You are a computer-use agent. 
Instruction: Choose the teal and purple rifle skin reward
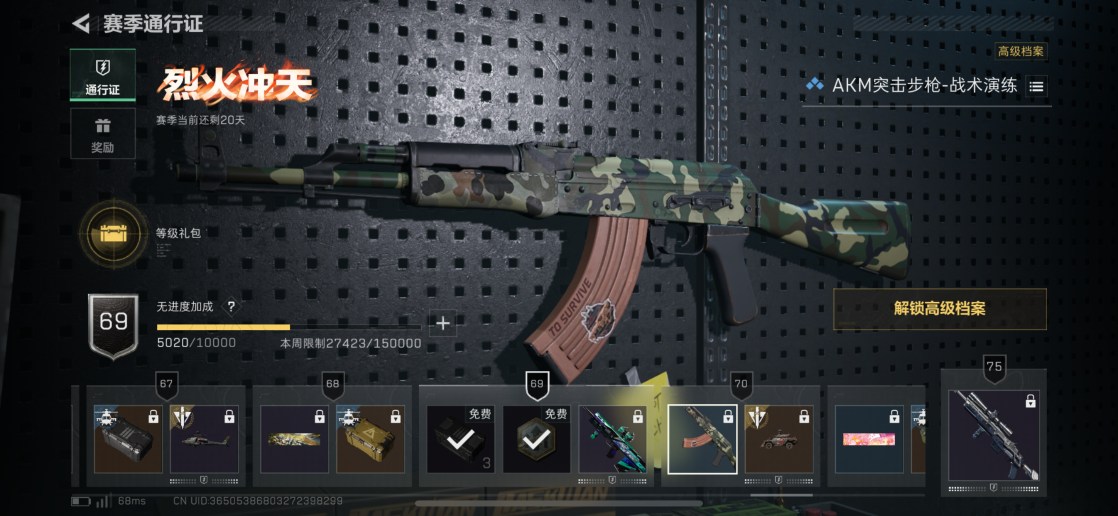click(612, 438)
